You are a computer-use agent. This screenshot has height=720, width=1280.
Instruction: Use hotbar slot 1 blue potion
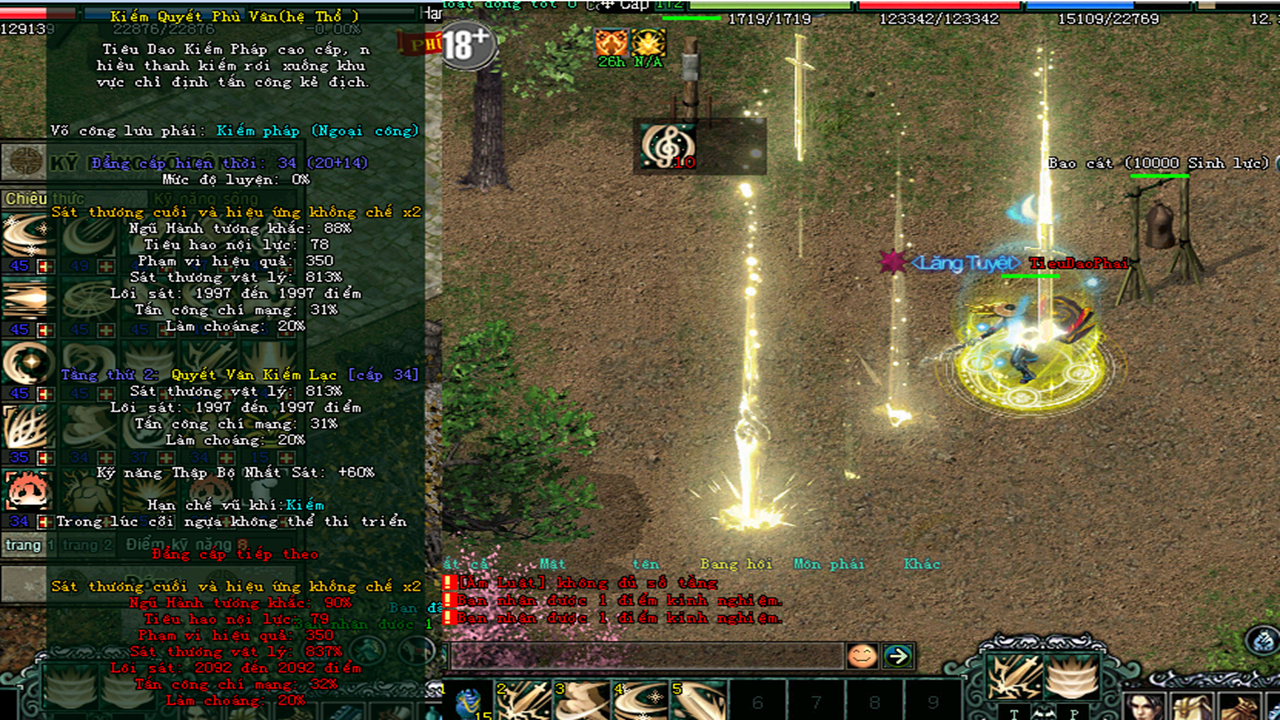[468, 701]
